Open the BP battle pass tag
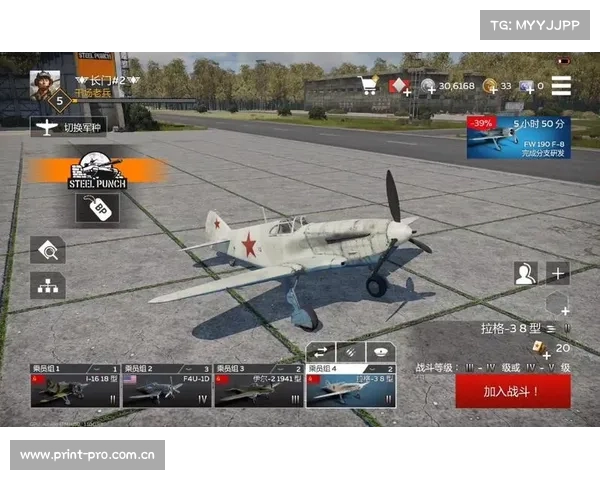Screen dimensions: 600x480 tap(97, 207)
